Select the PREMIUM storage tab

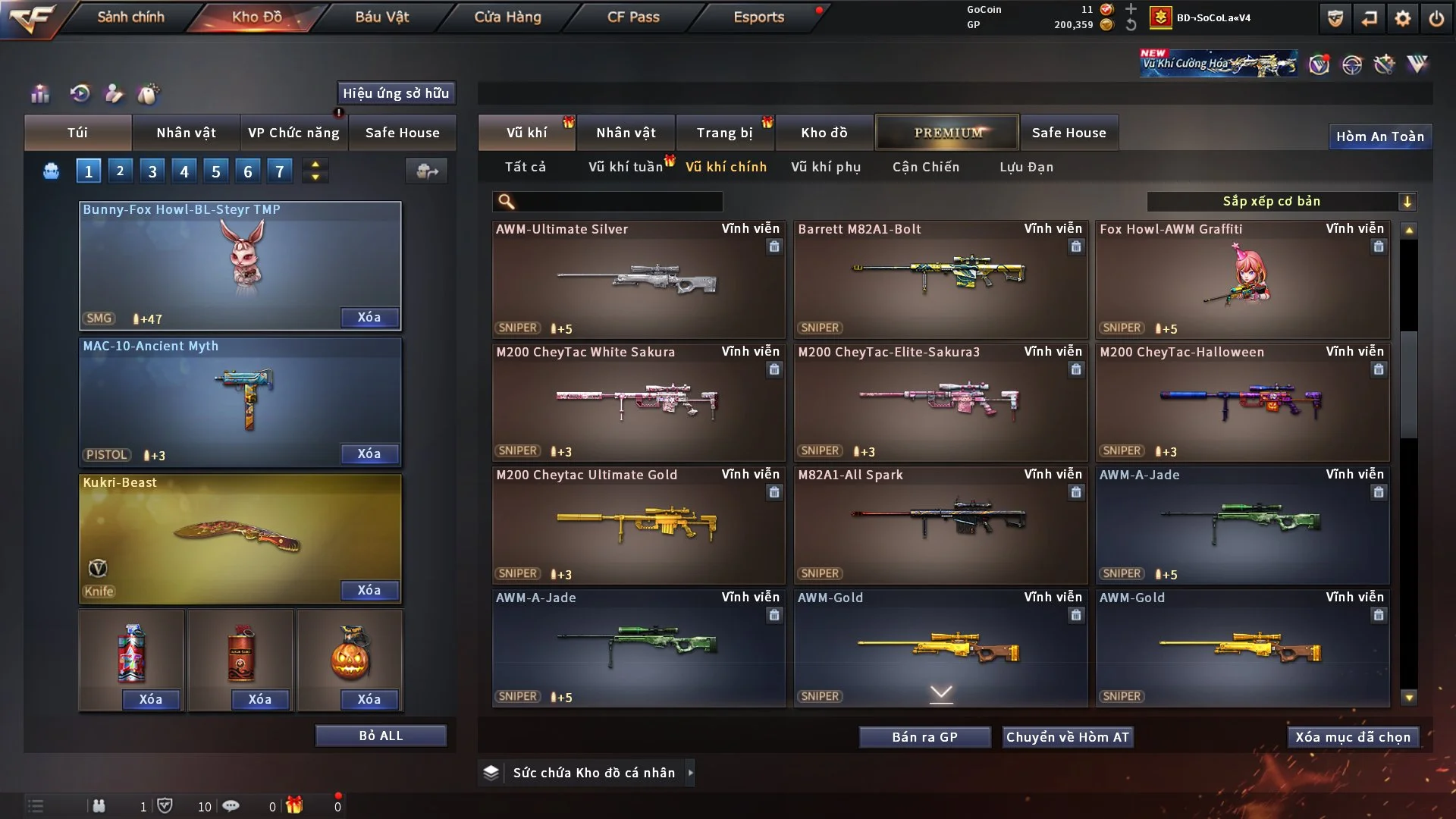(947, 133)
